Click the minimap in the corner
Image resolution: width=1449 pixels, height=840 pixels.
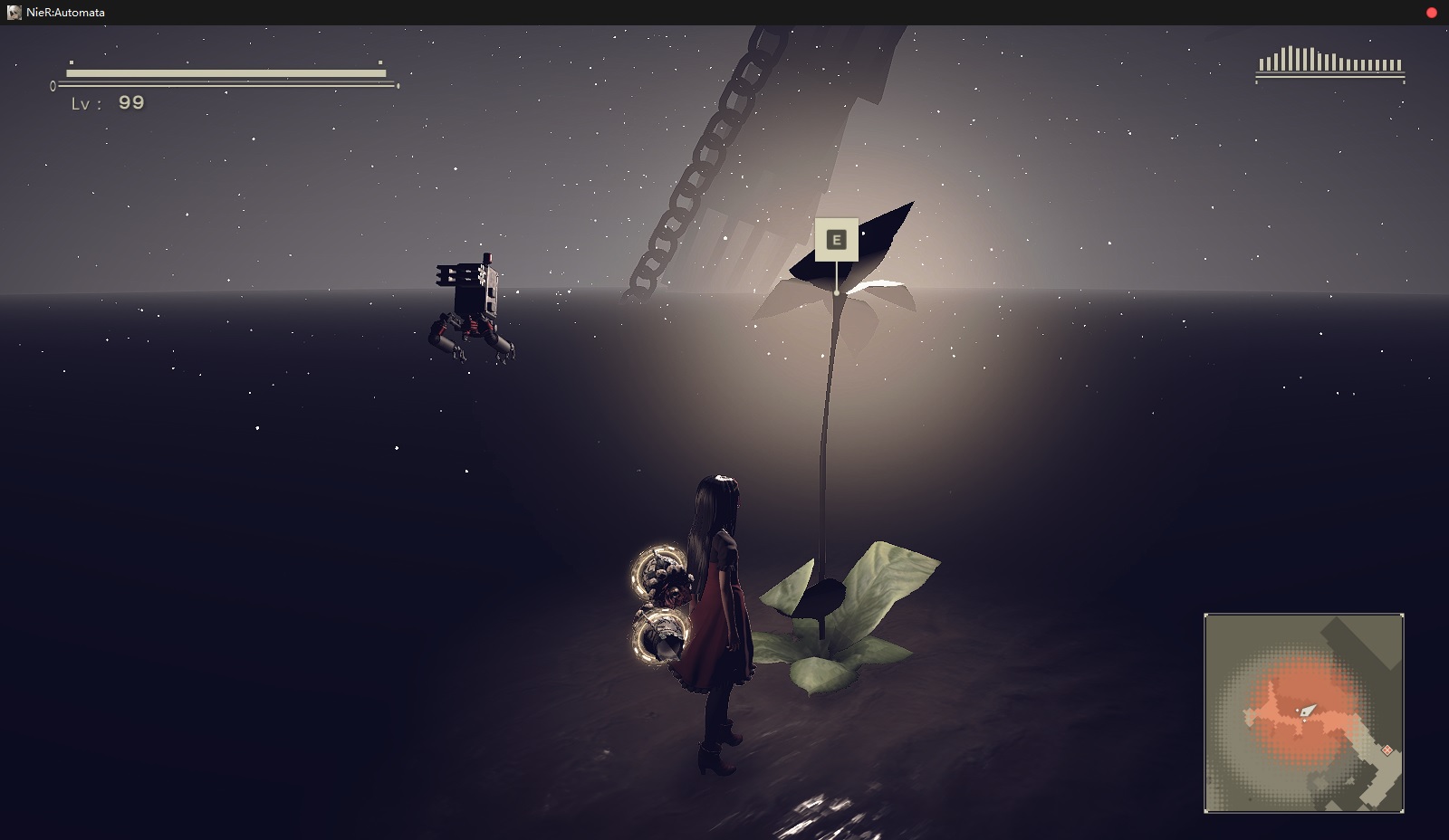(x=1303, y=712)
